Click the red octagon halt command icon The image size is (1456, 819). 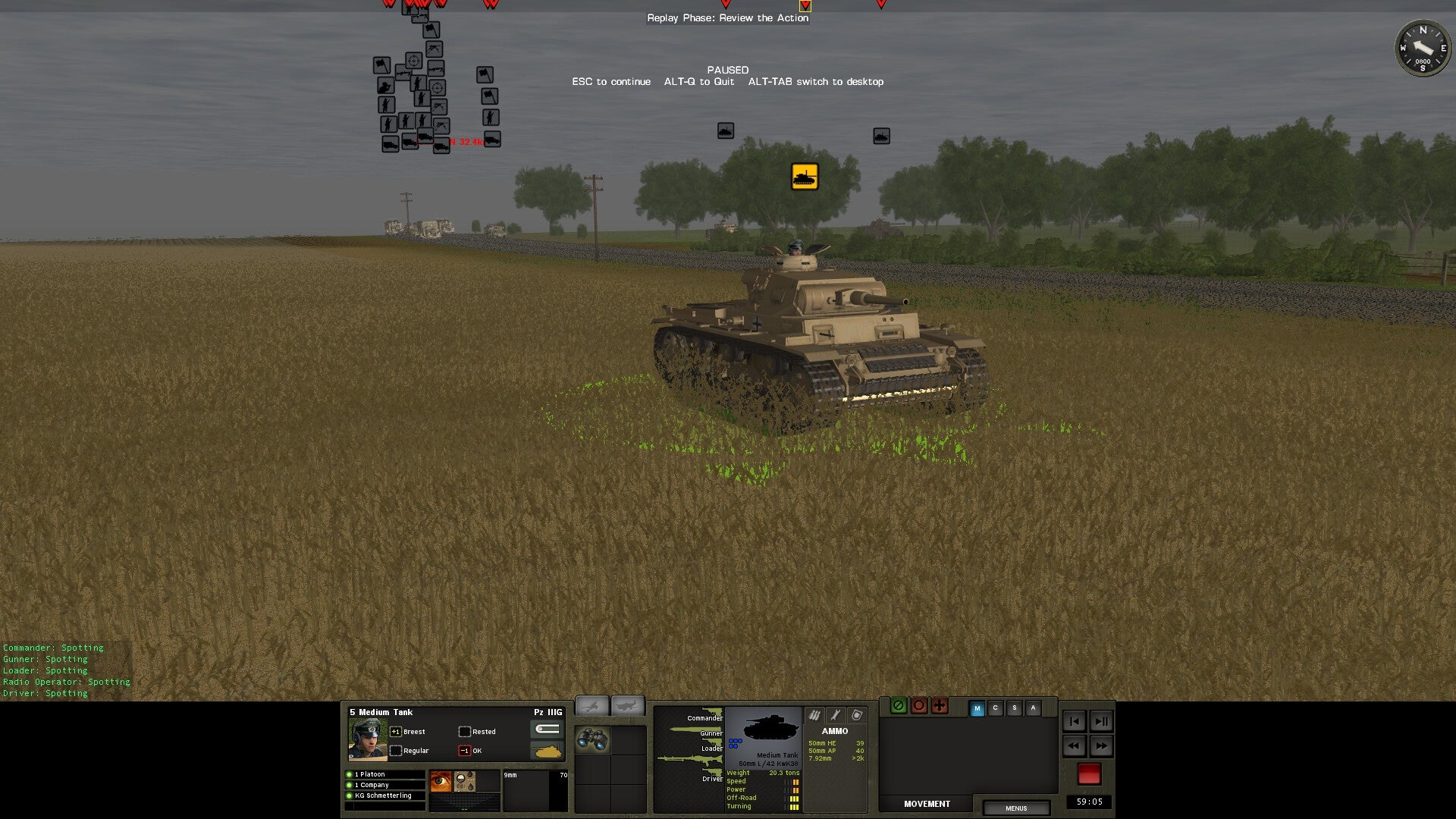(919, 706)
